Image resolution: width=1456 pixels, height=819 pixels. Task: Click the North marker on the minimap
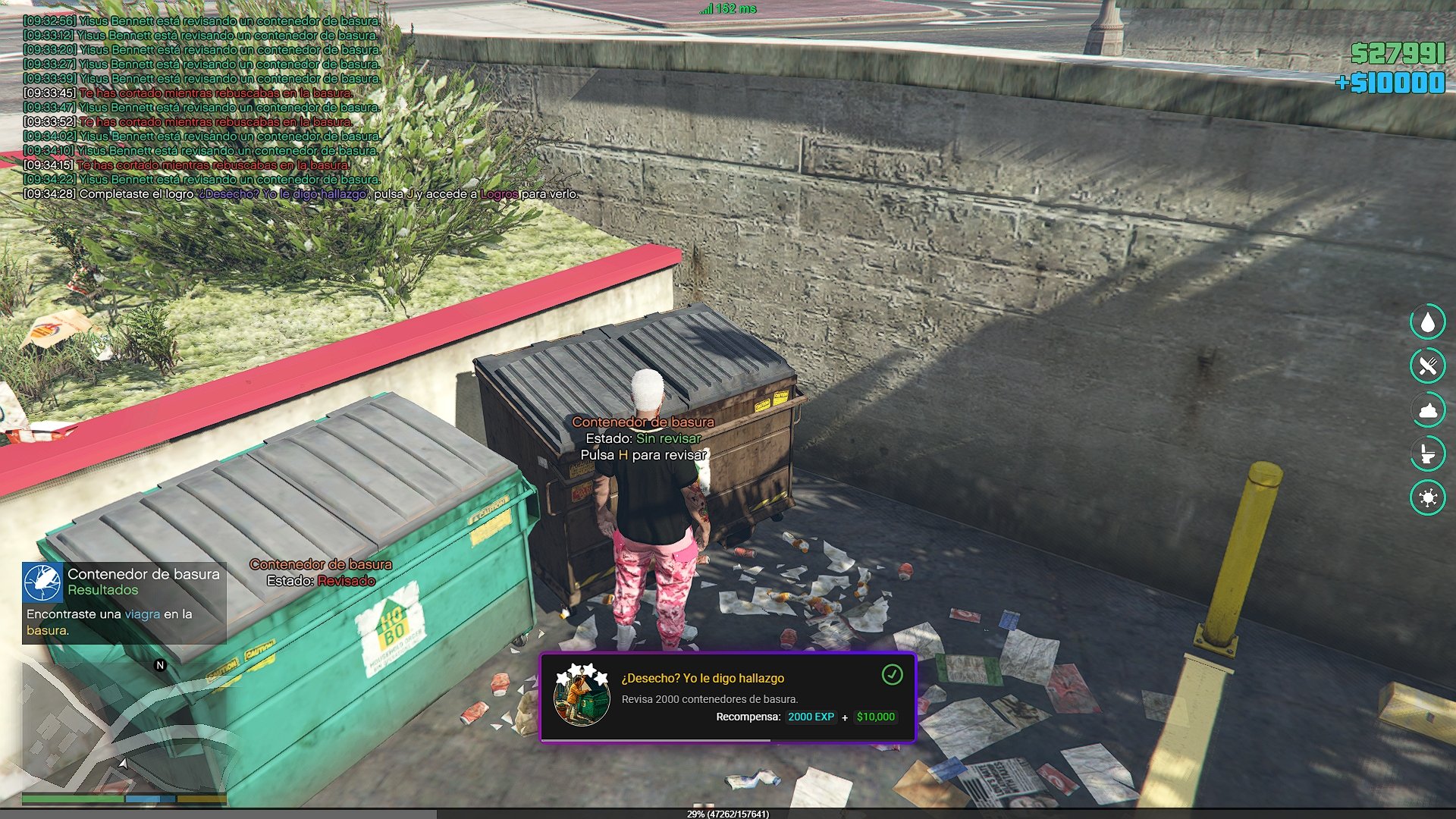pos(160,665)
